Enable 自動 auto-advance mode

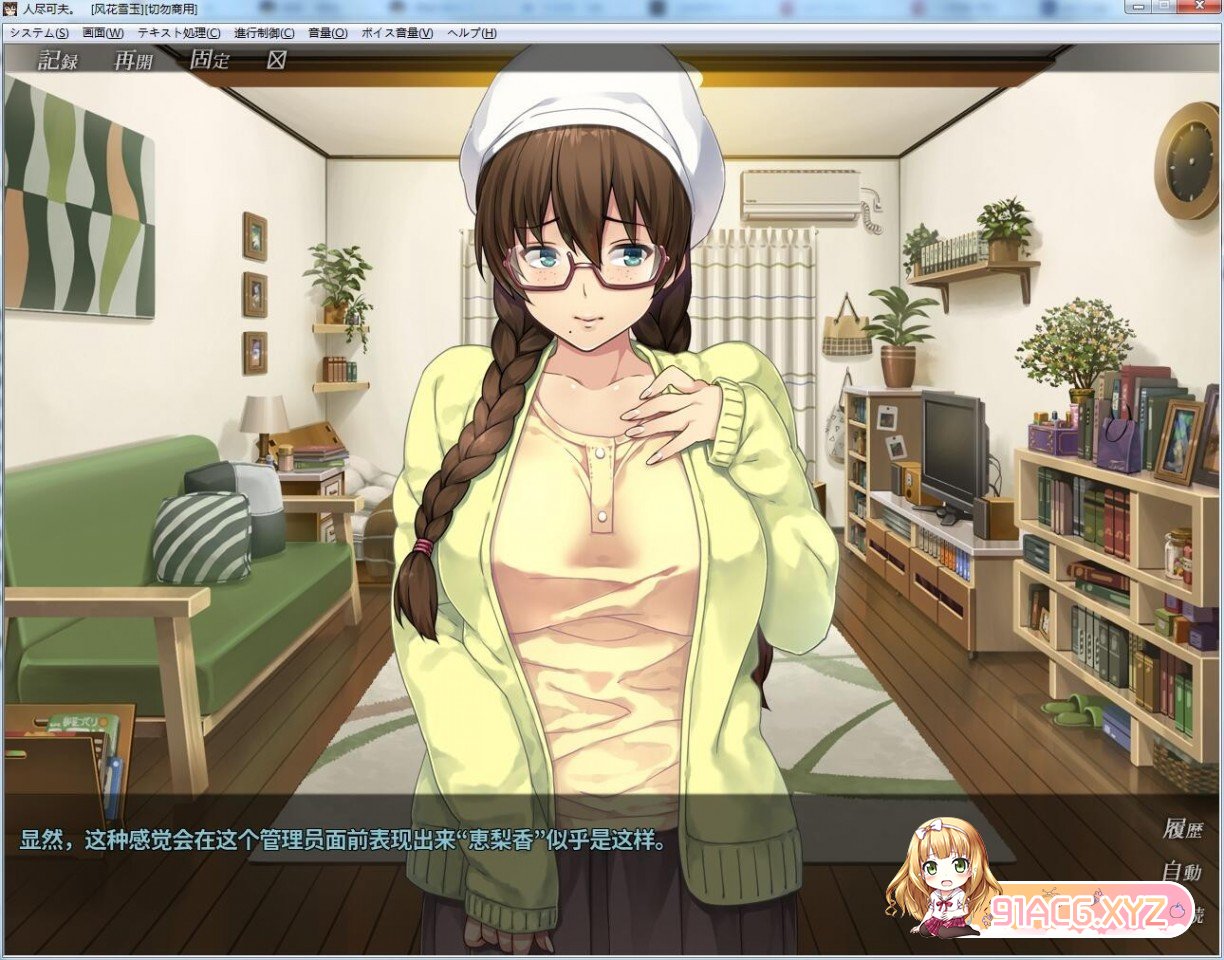point(1182,871)
